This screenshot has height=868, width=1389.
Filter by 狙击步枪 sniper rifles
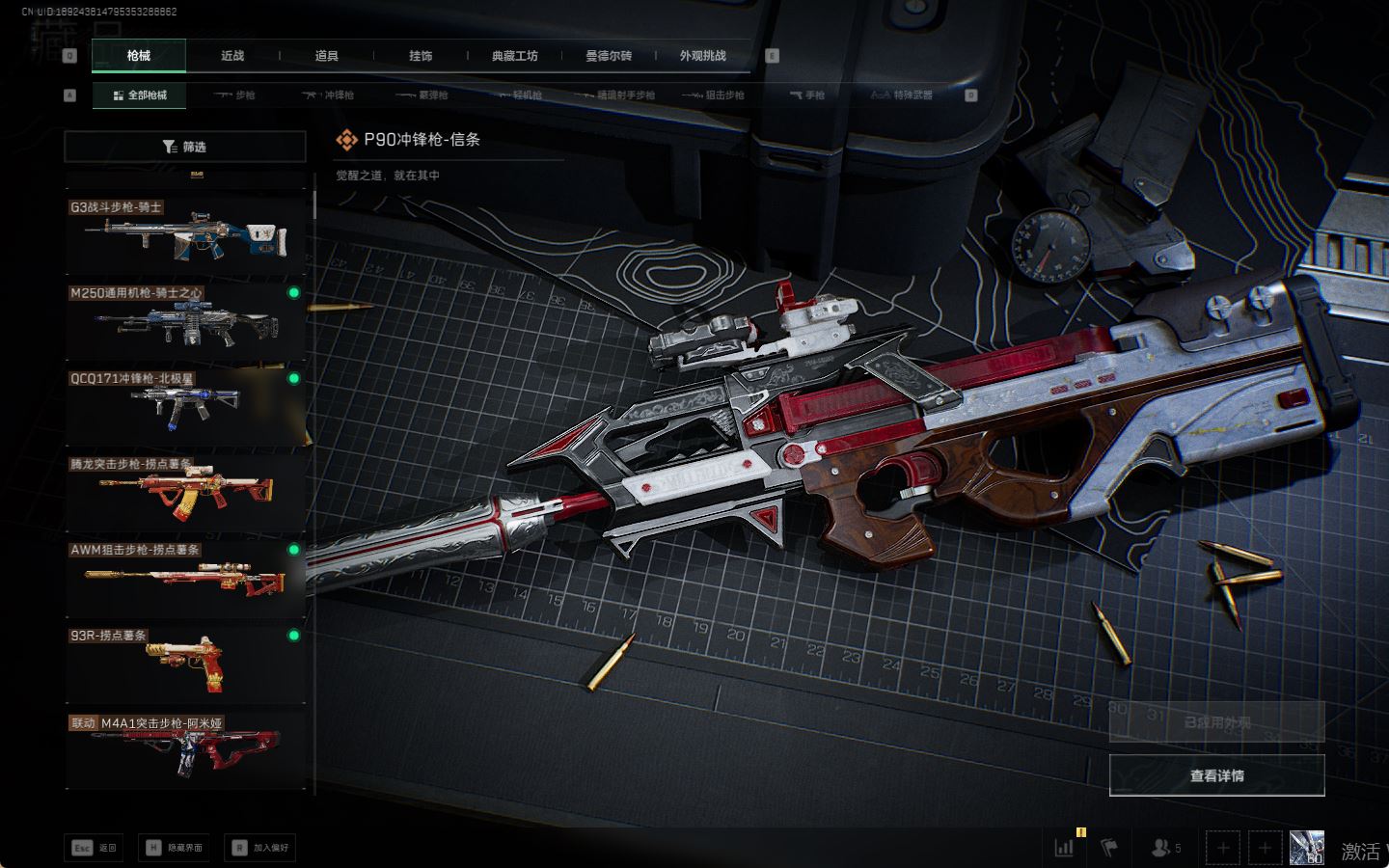(713, 95)
